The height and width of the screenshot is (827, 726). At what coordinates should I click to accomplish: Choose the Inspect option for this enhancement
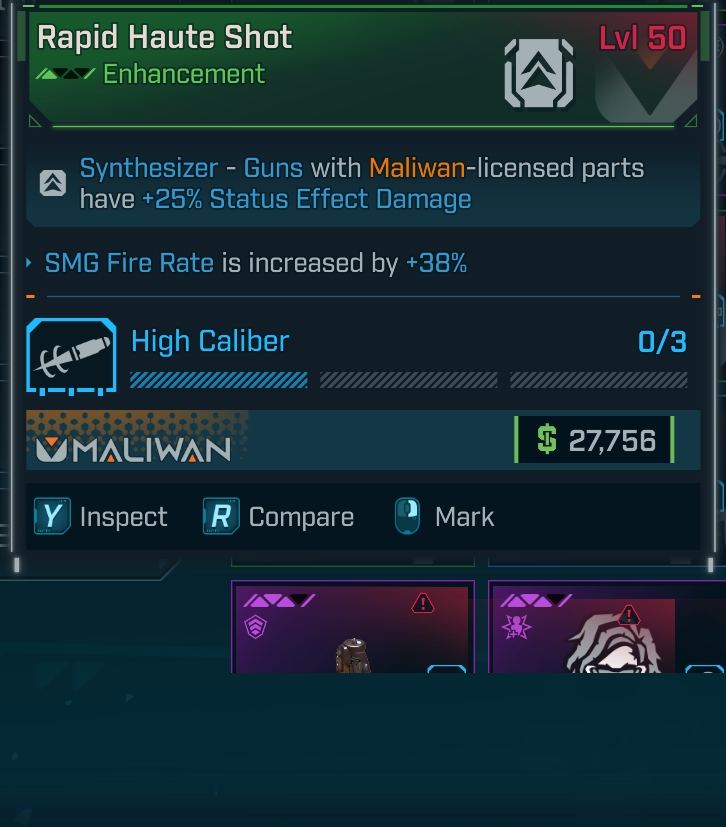(101, 517)
